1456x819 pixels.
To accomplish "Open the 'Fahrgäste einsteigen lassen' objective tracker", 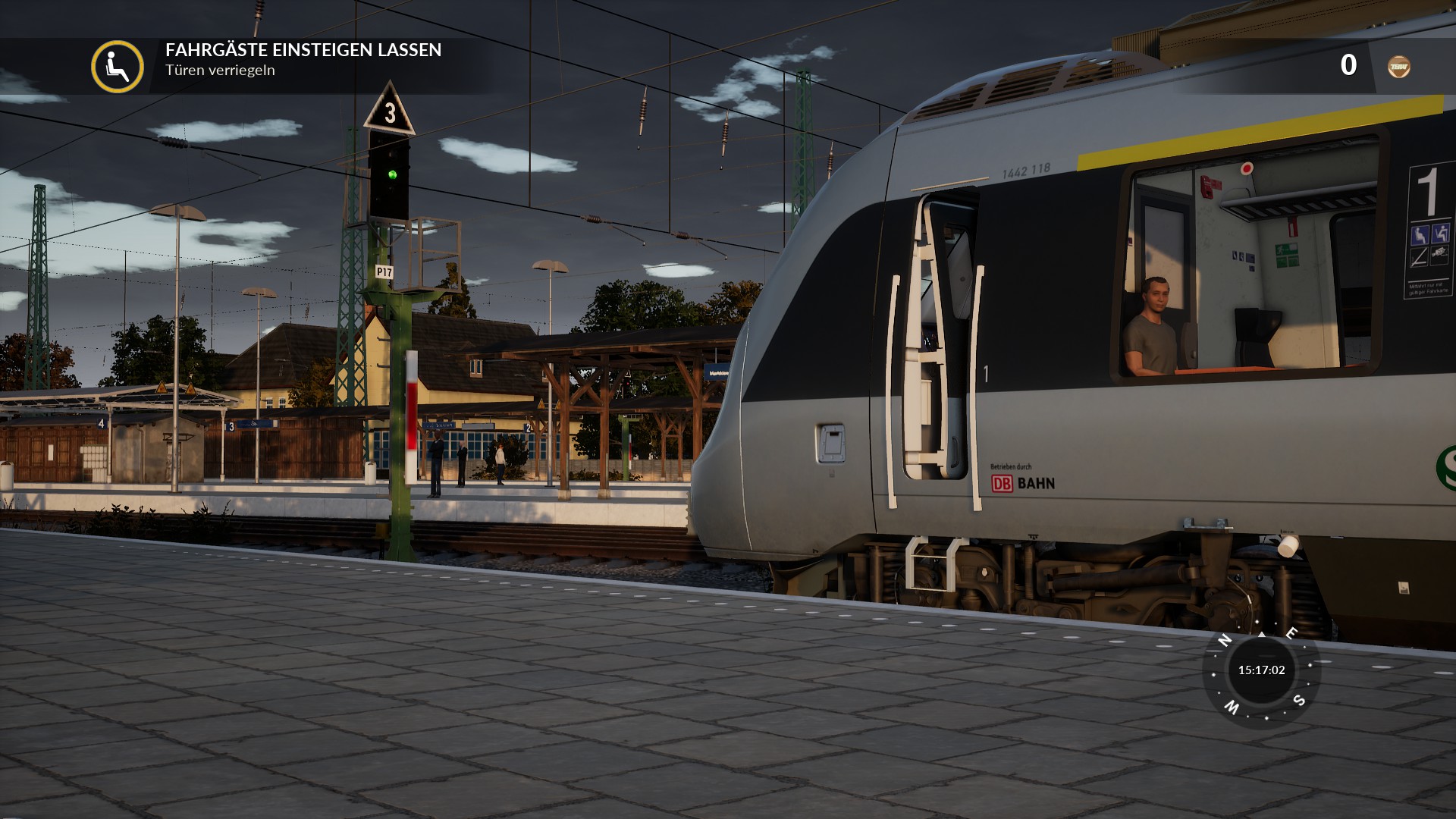I will point(303,50).
